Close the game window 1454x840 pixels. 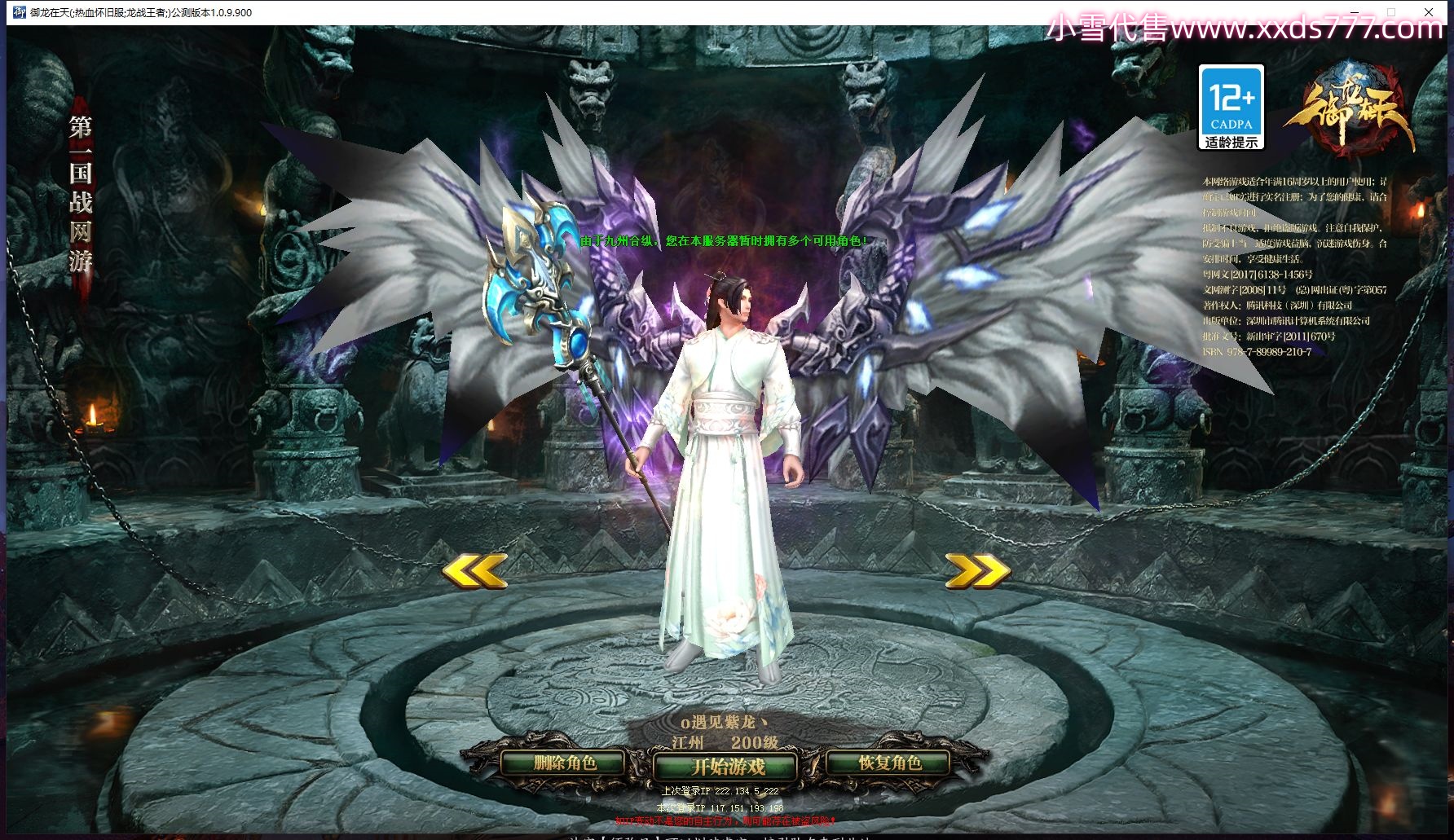click(1428, 12)
